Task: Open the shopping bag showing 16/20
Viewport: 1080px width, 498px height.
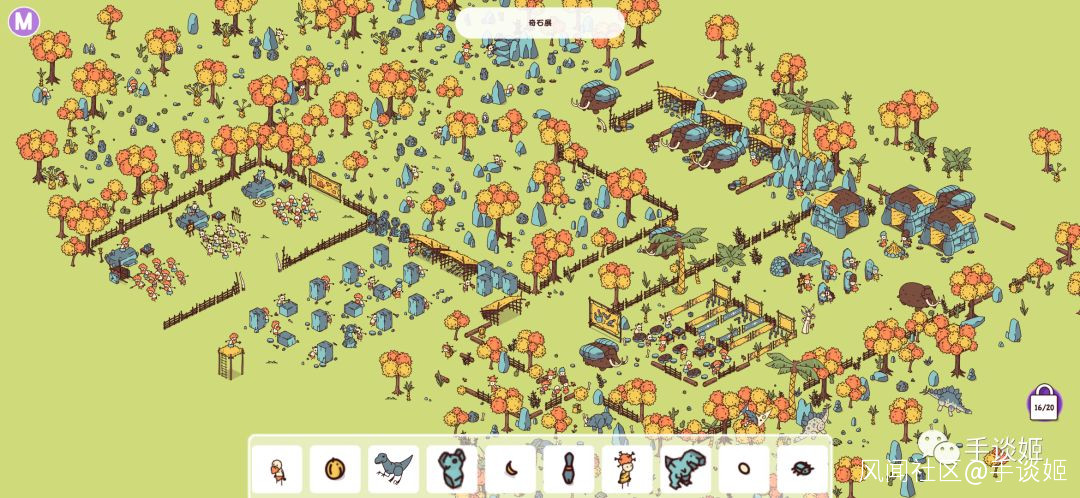Action: pyautogui.click(x=1044, y=403)
